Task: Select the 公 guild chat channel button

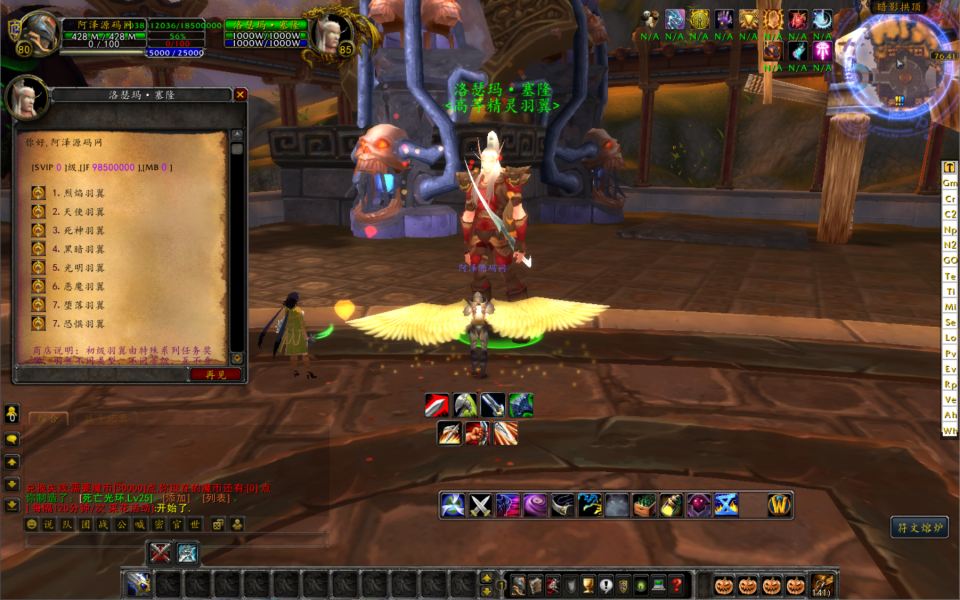Action: (x=122, y=524)
